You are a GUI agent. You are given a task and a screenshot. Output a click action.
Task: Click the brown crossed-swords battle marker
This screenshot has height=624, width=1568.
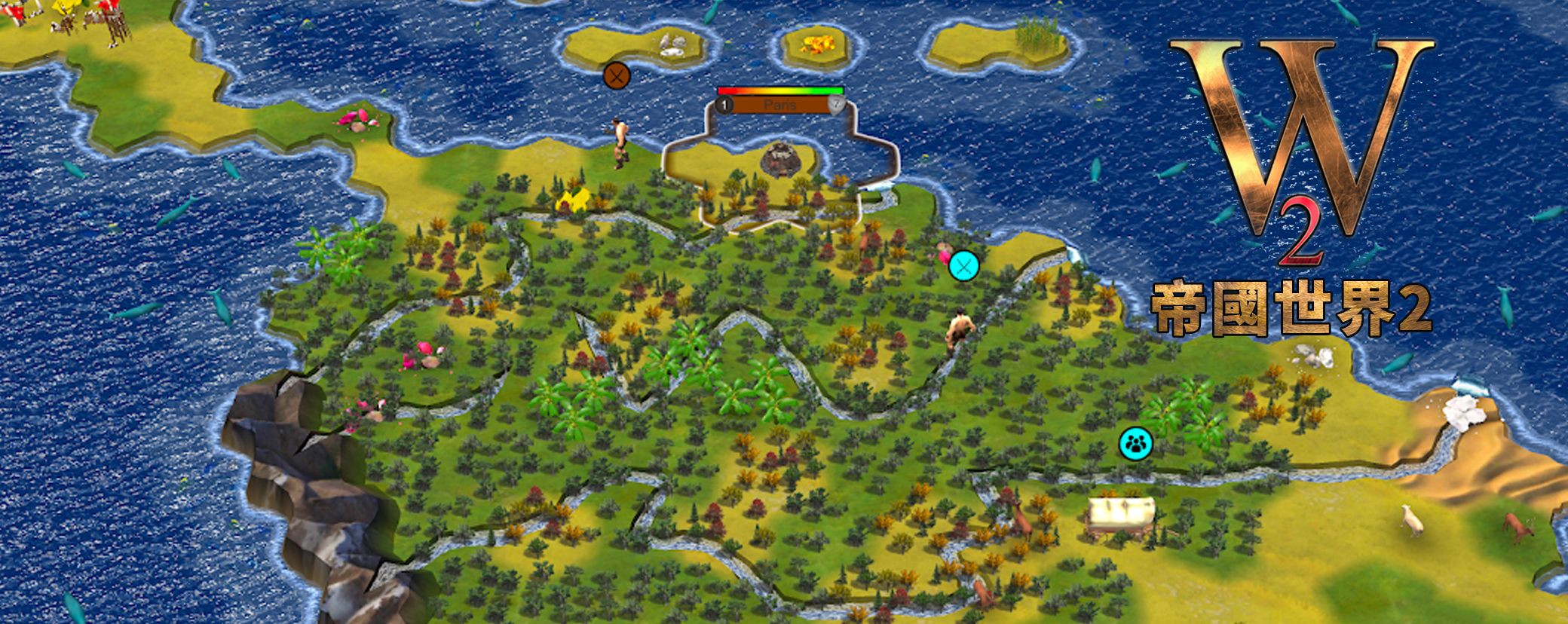[617, 75]
